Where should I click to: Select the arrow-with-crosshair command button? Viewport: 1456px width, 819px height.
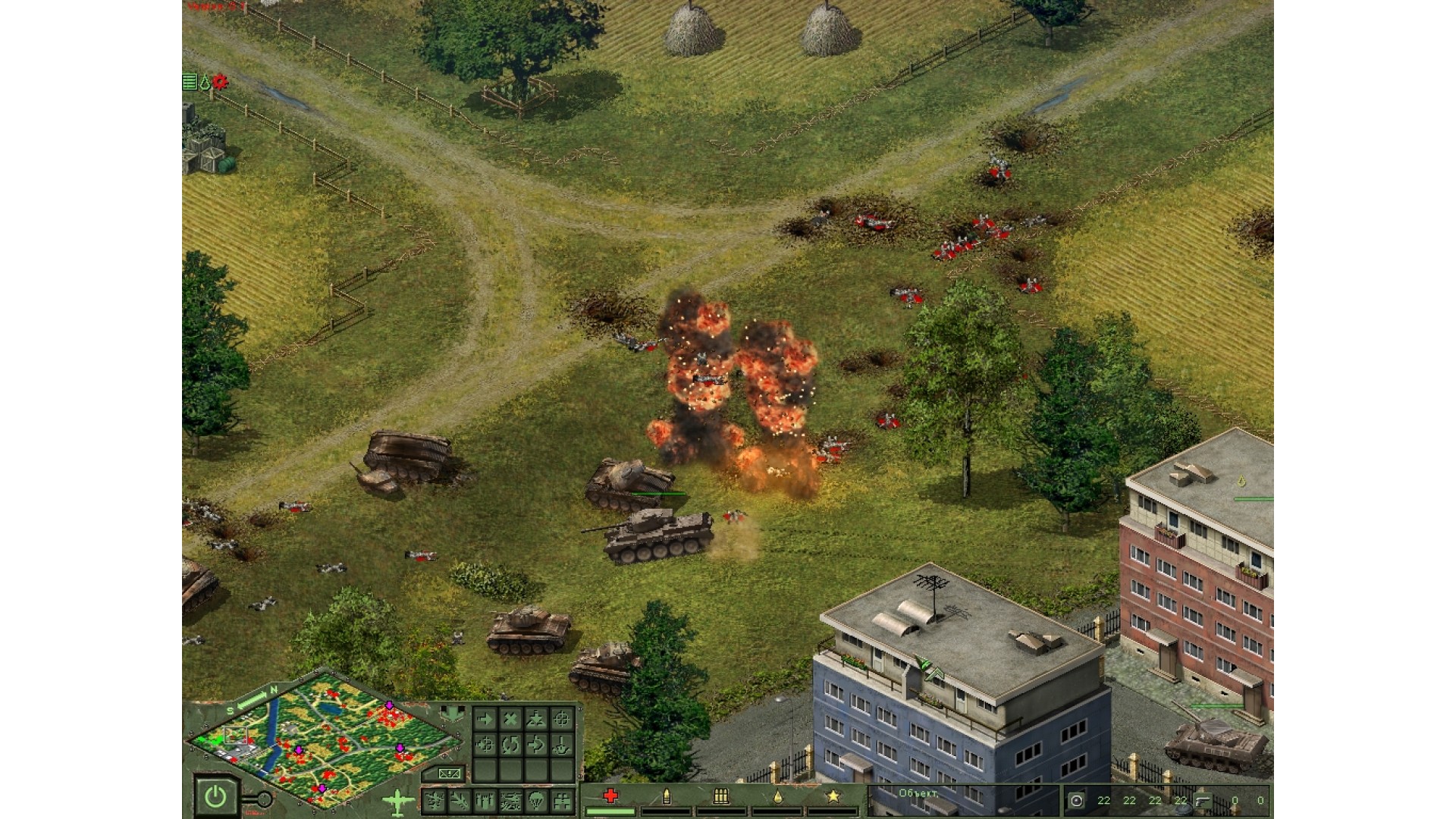tap(485, 745)
